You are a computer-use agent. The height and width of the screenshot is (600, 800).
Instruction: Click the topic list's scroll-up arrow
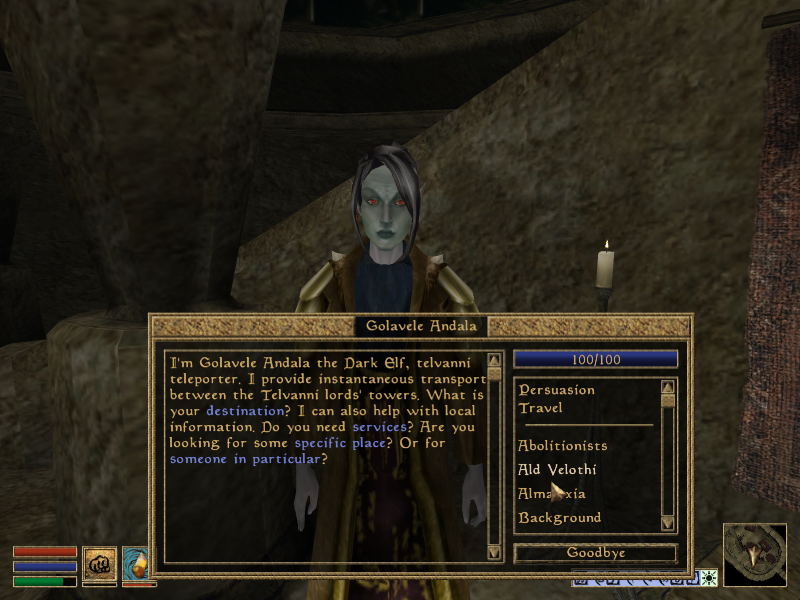(668, 386)
